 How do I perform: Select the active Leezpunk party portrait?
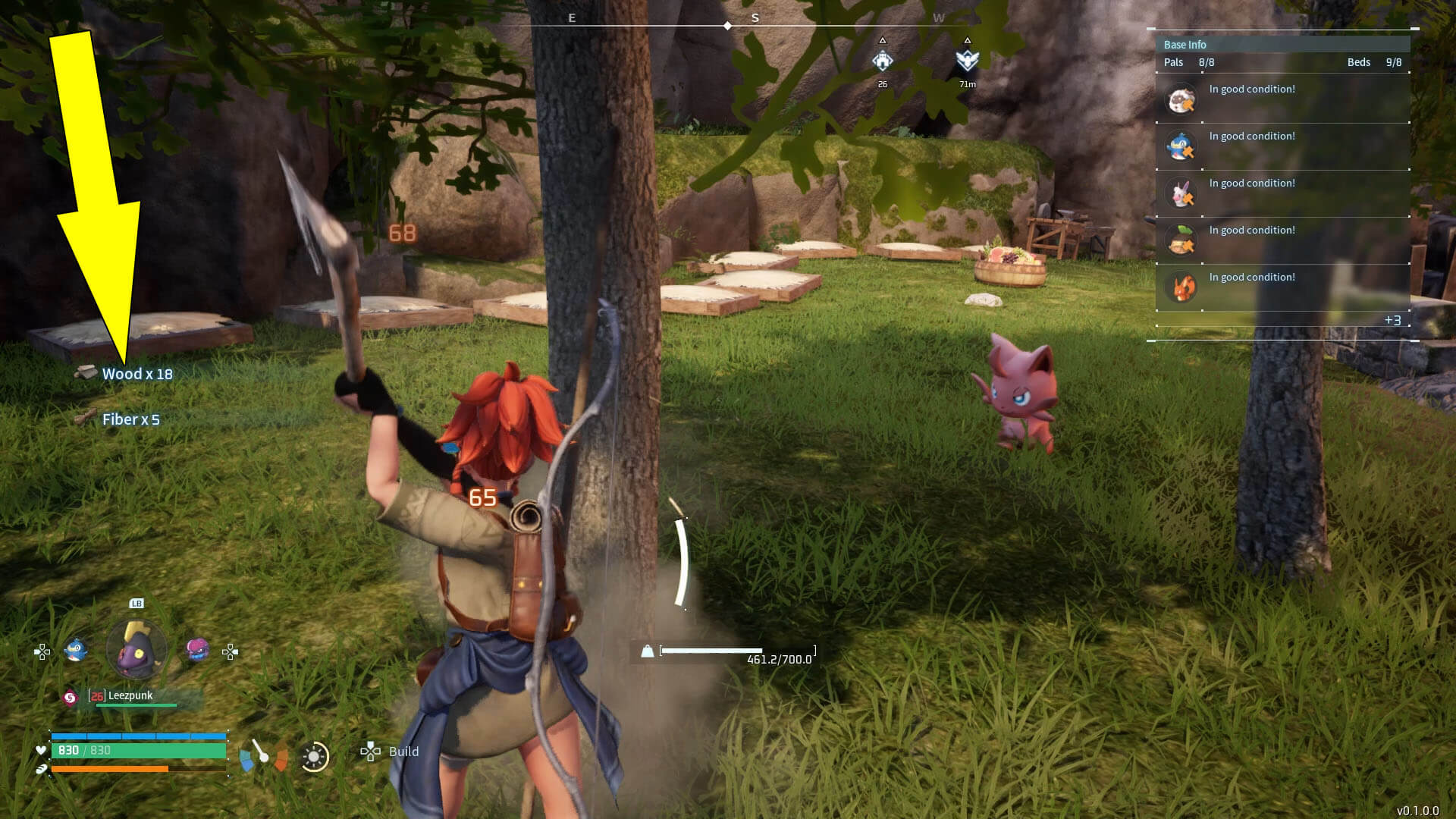(136, 649)
